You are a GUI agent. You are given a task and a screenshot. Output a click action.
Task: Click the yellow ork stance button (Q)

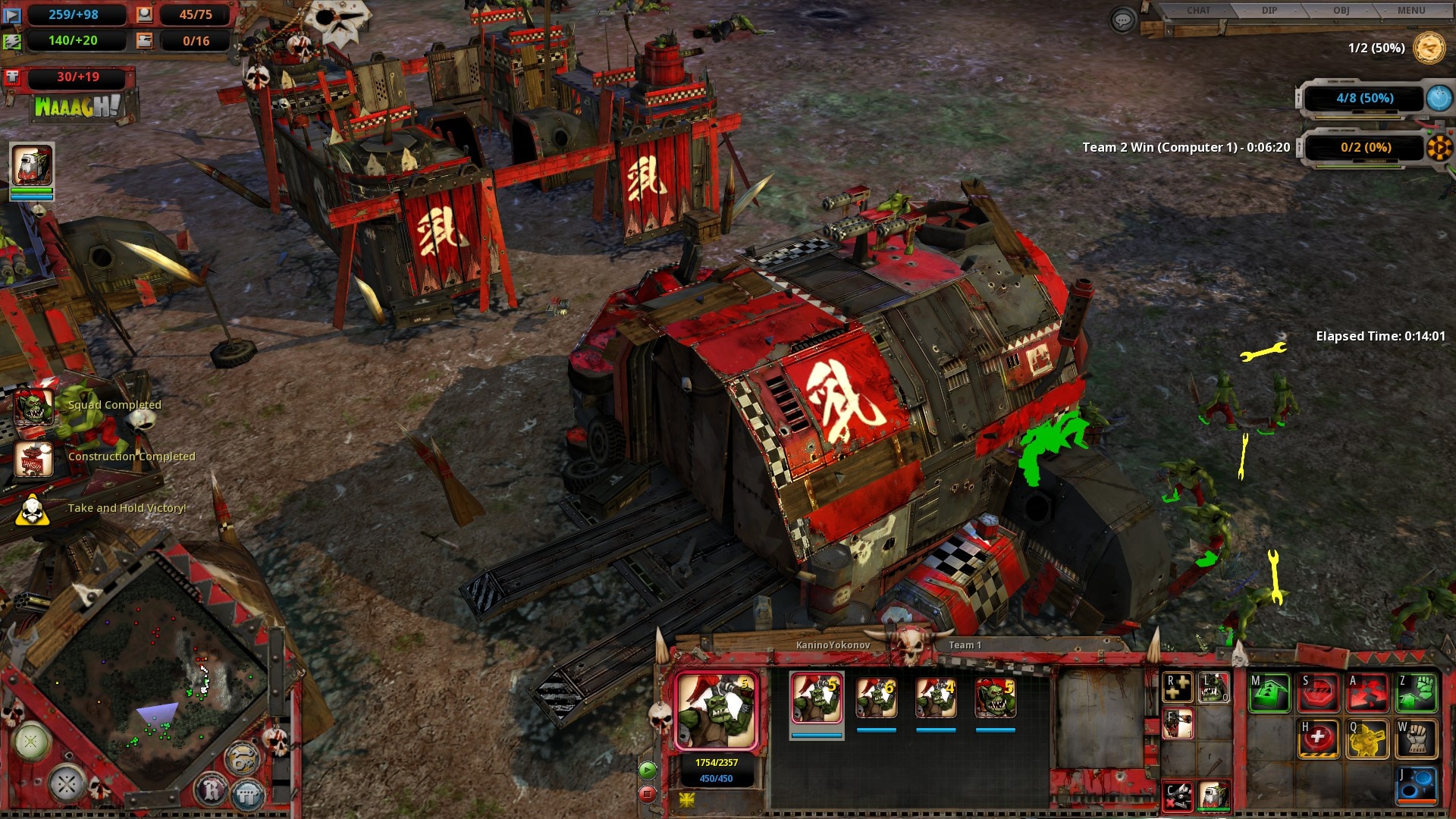pos(1367,739)
